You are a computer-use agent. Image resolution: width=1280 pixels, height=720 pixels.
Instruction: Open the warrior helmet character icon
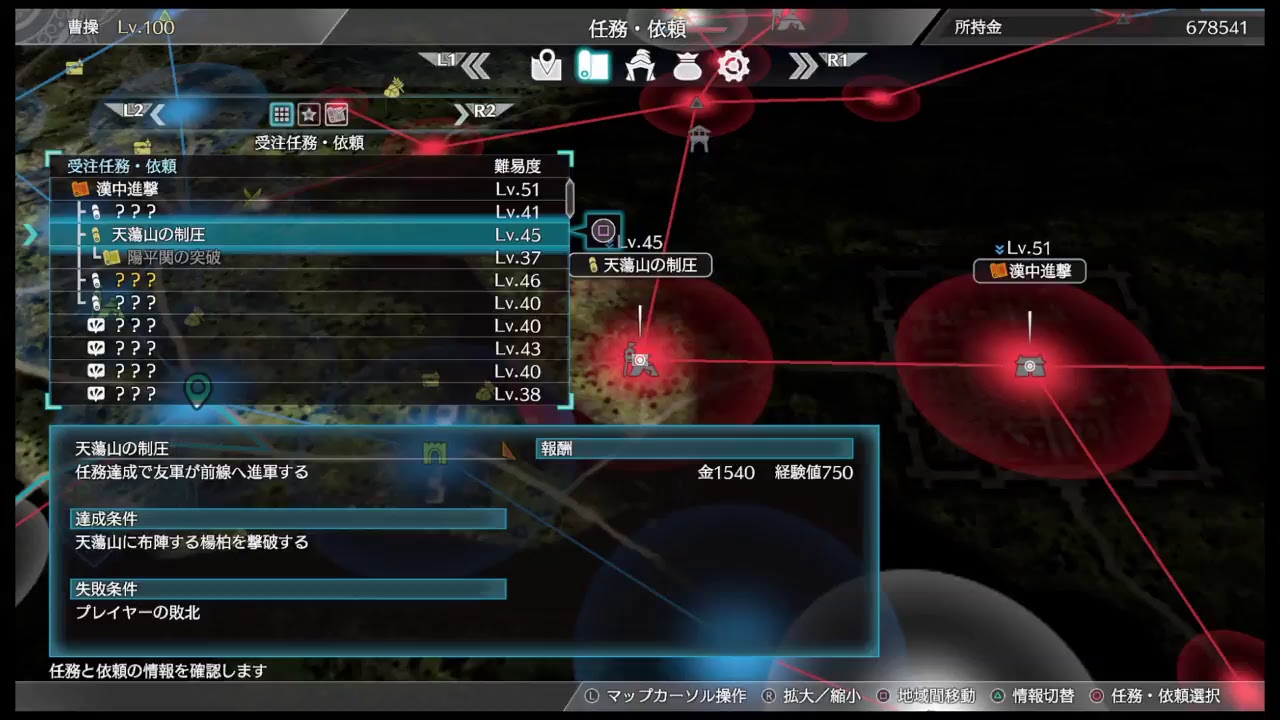pyautogui.click(x=640, y=65)
